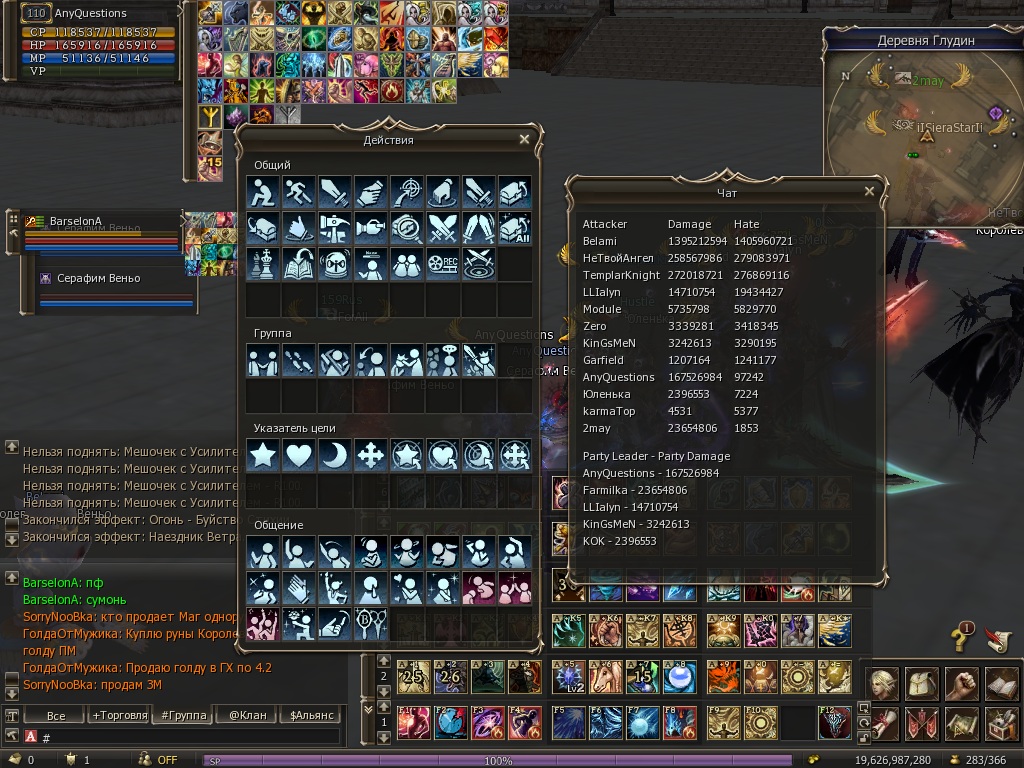
Task: Activate the F12 hotbar skill
Action: coord(835,723)
